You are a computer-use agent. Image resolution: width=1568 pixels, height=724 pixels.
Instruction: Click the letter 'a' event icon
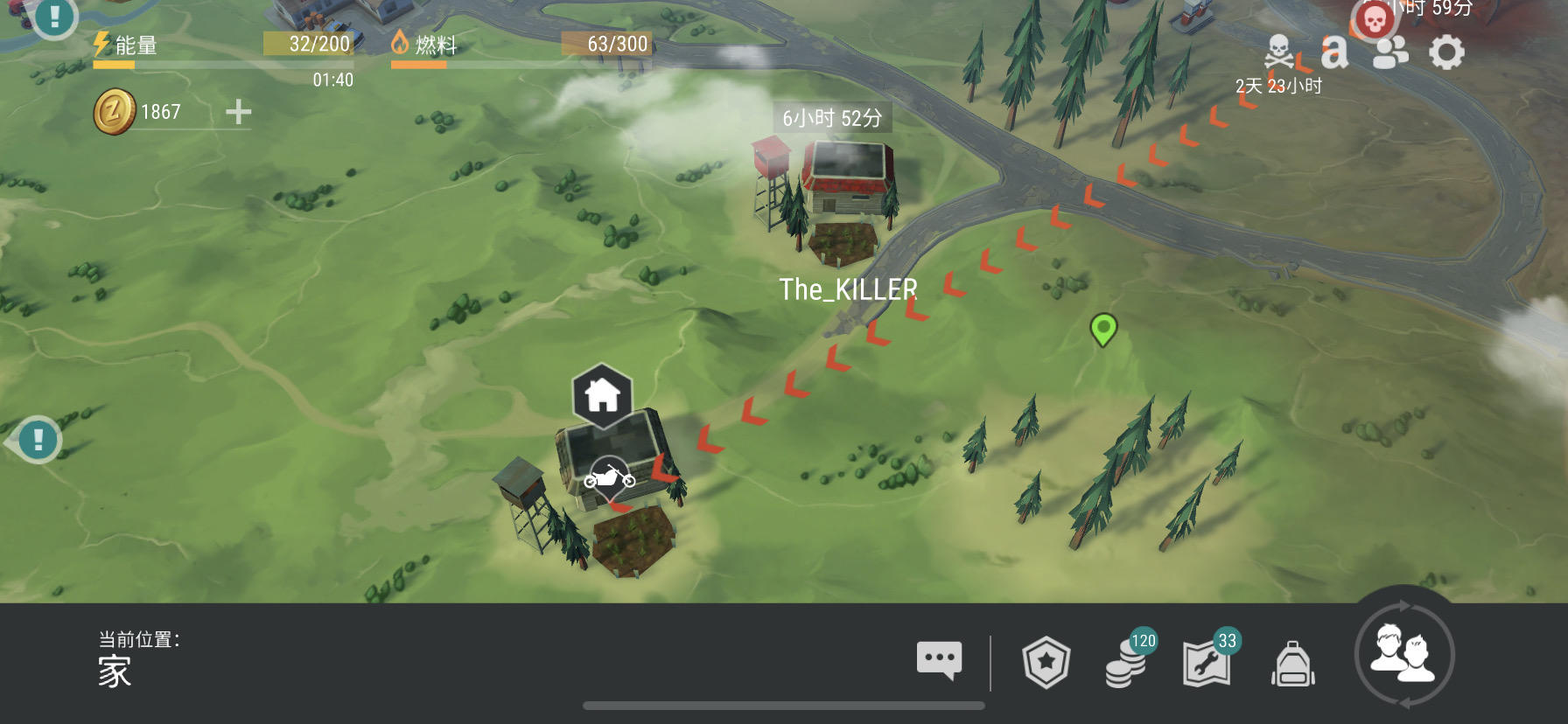click(x=1333, y=51)
